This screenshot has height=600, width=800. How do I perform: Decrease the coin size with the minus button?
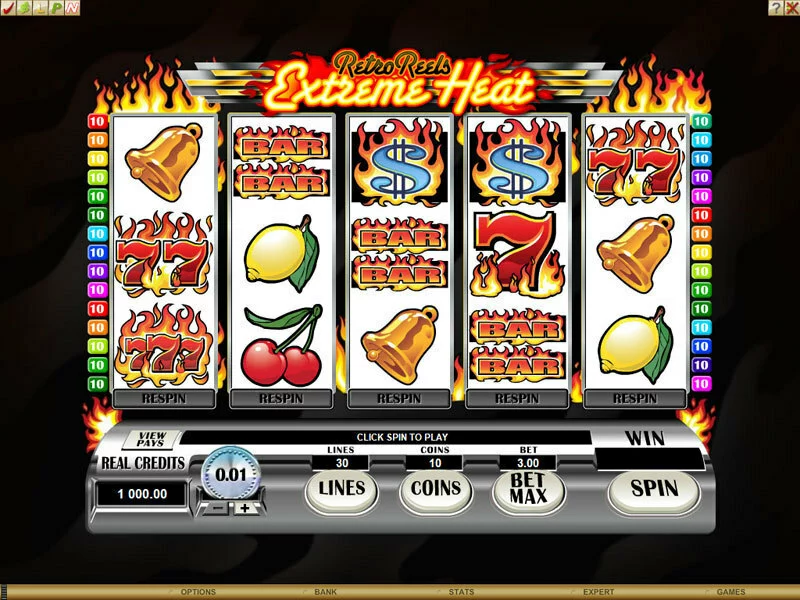tap(217, 507)
